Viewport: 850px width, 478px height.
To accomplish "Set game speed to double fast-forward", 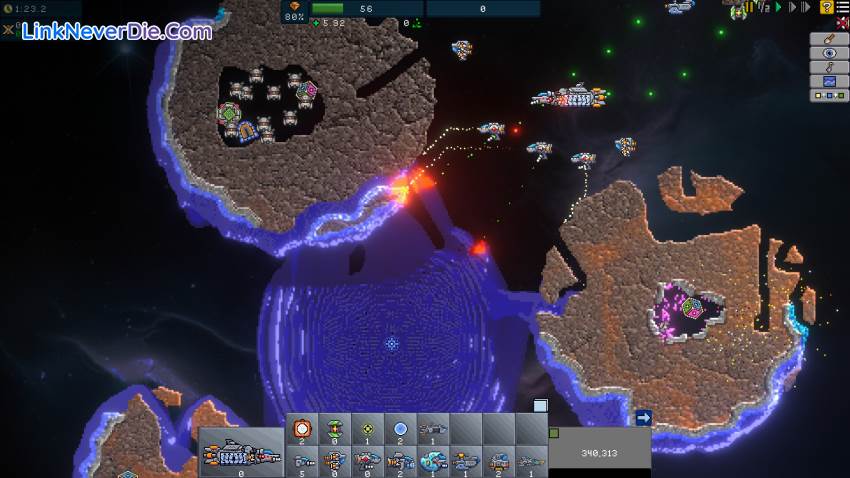I will [x=805, y=7].
